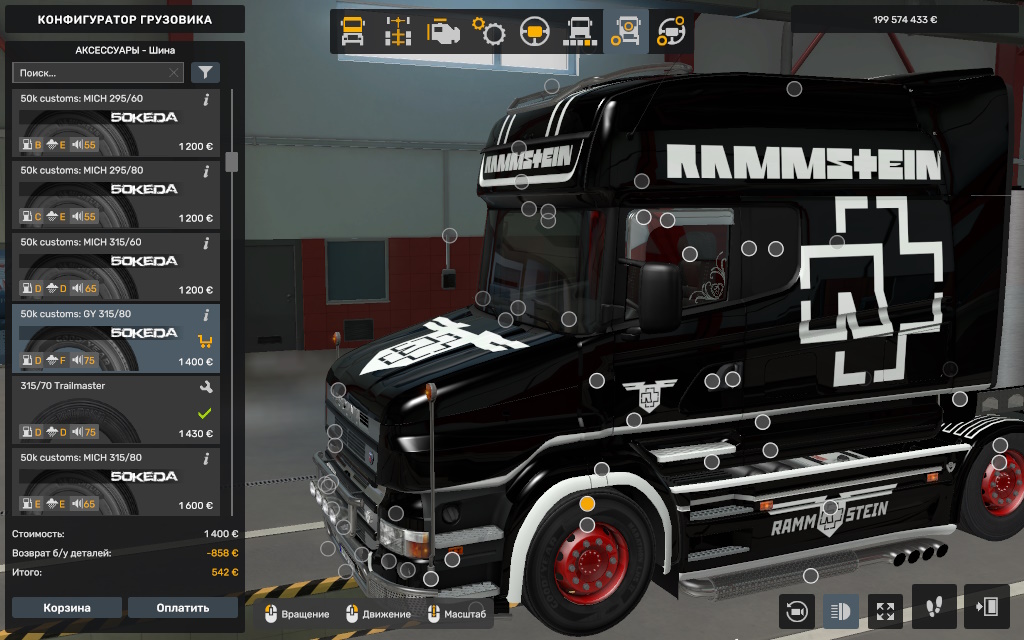Switch to the truck cabin tab

[353, 32]
